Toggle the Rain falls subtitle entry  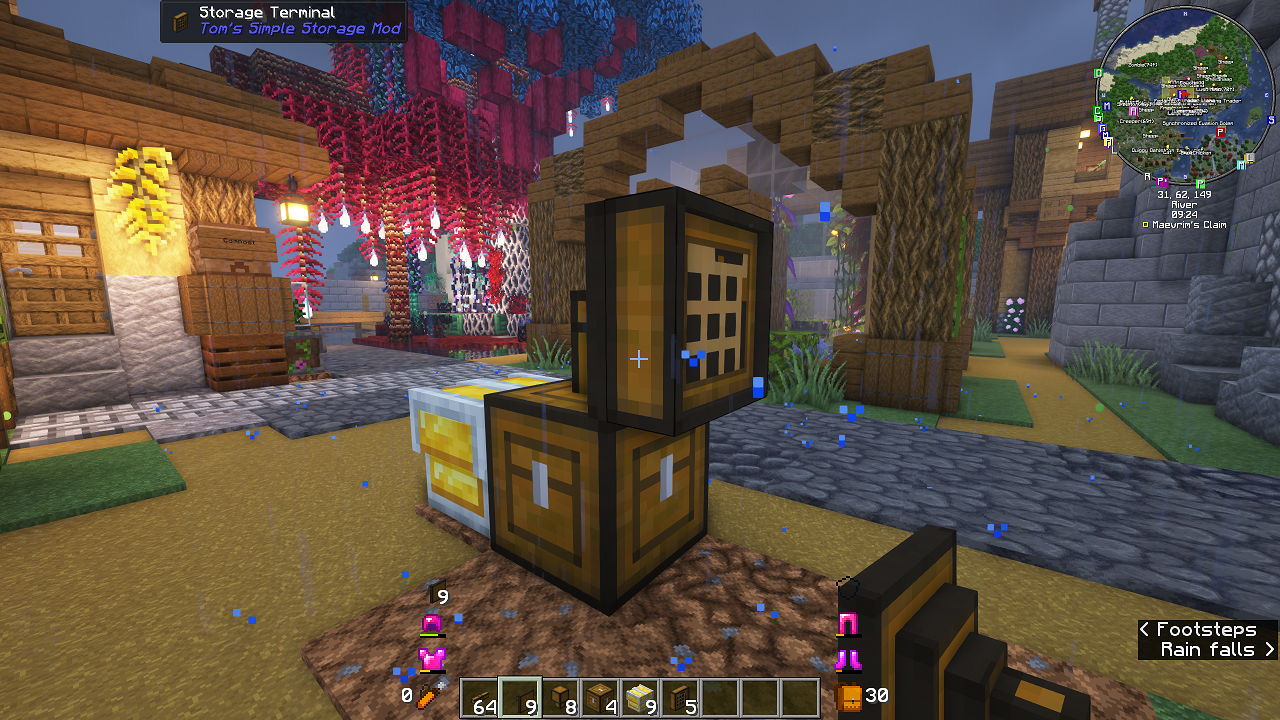pyautogui.click(x=1207, y=650)
